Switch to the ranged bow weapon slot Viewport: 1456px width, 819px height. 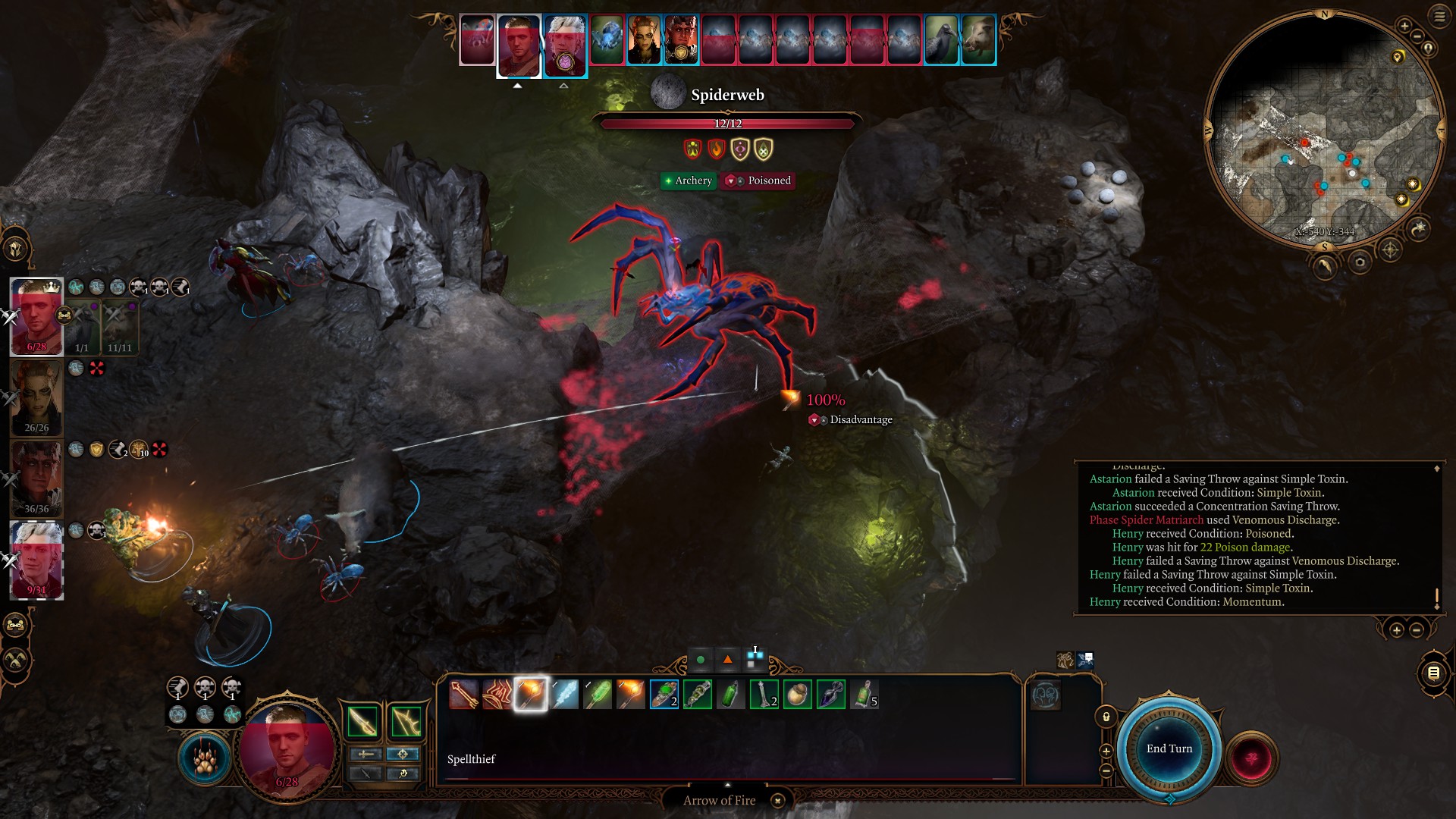click(x=406, y=722)
